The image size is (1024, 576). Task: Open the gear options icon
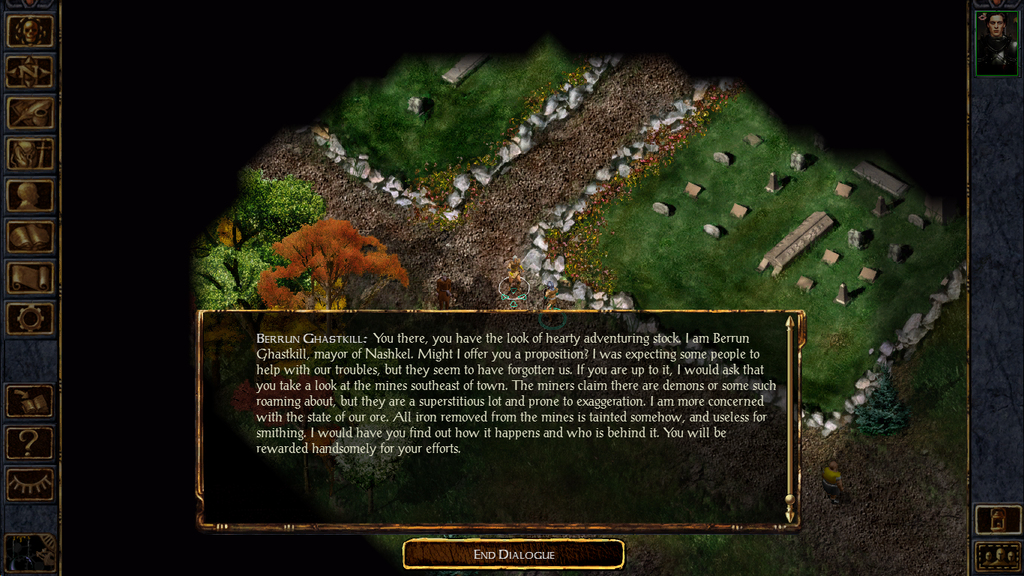pos(30,319)
